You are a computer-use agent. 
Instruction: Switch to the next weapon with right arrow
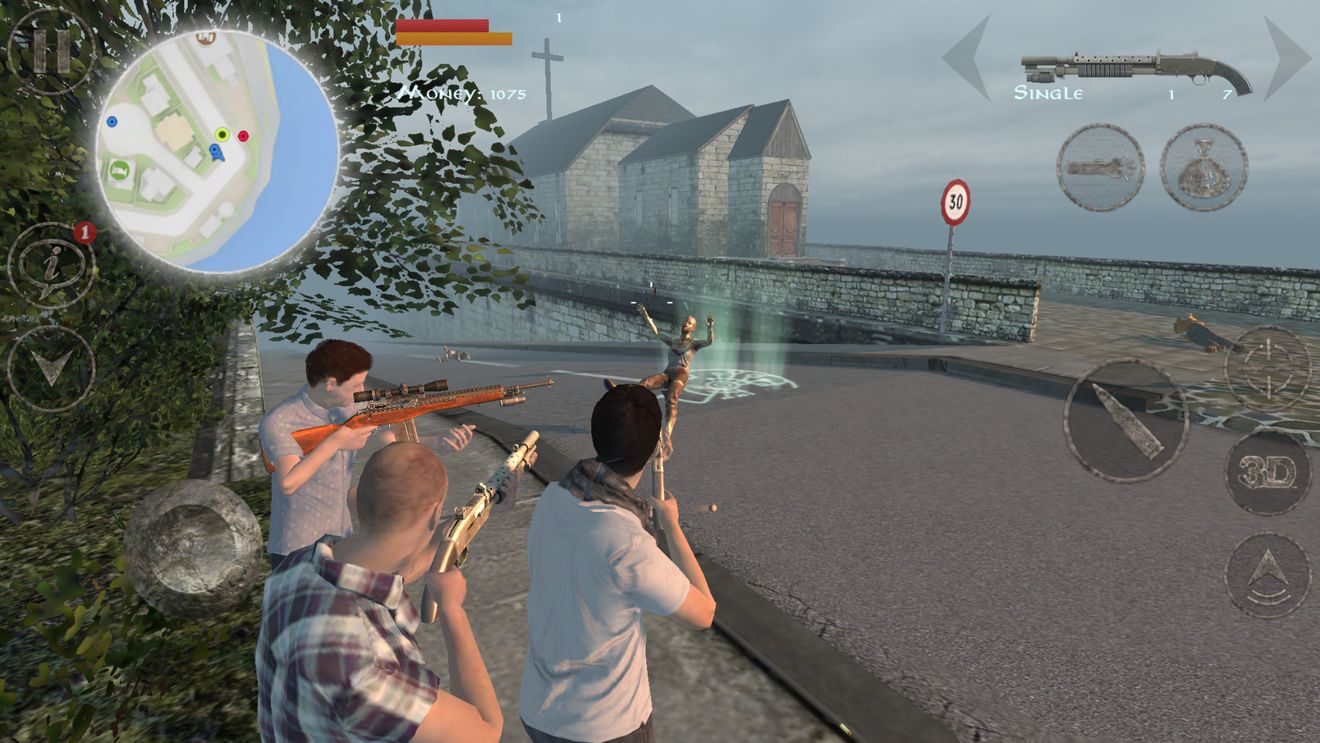(1286, 56)
